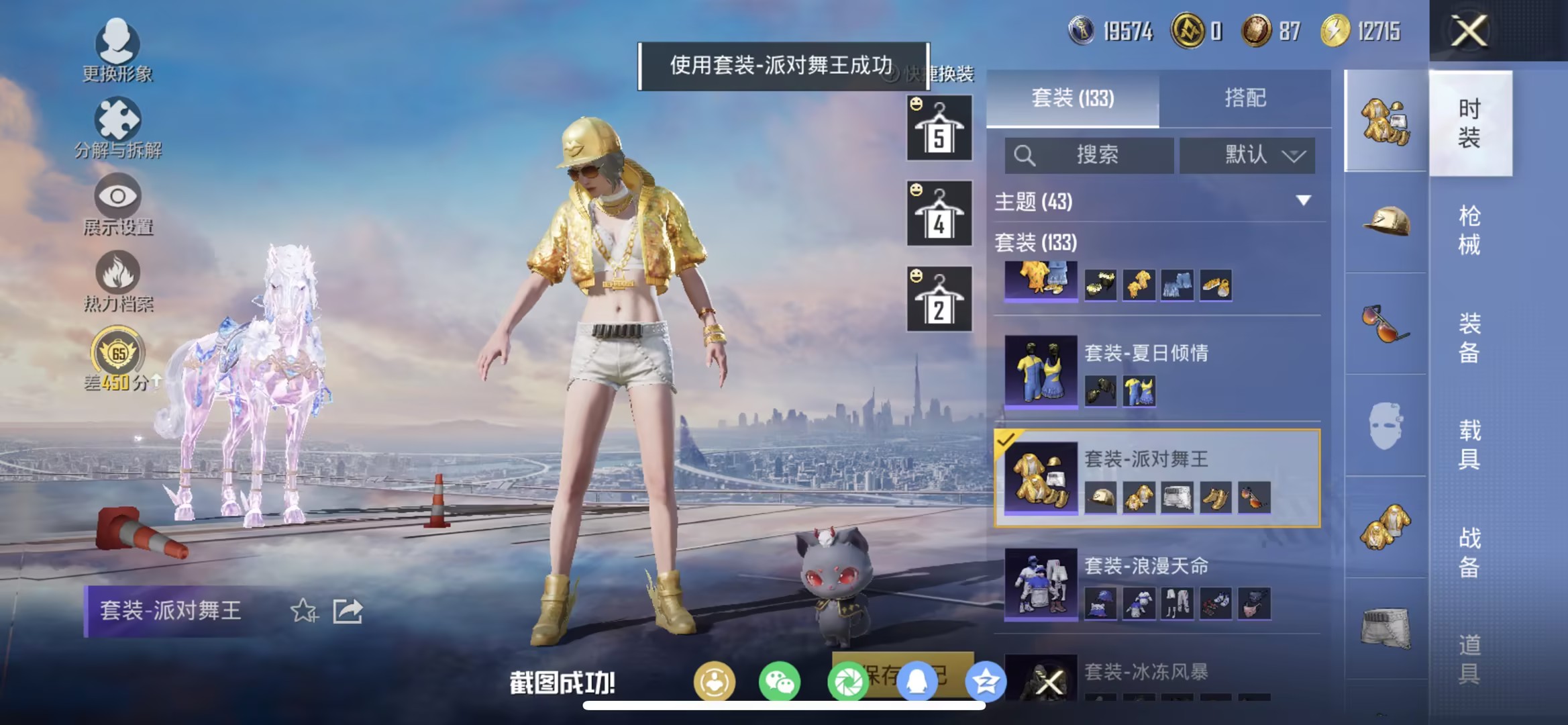Share screenshot via WeChat icon
This screenshot has width=1568, height=725.
point(779,681)
